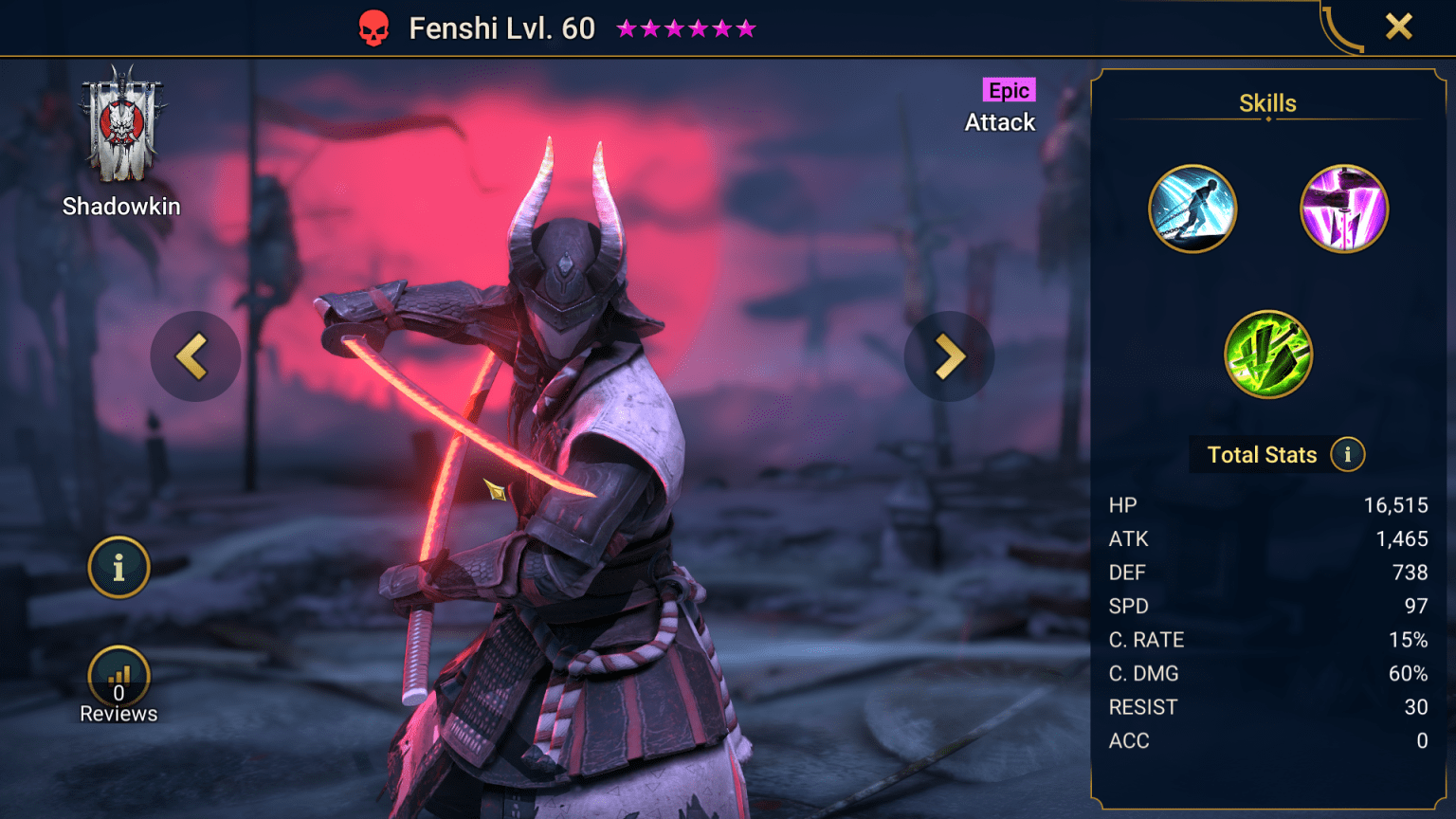Viewport: 1456px width, 819px height.
Task: Select the Attack role label
Action: point(999,122)
